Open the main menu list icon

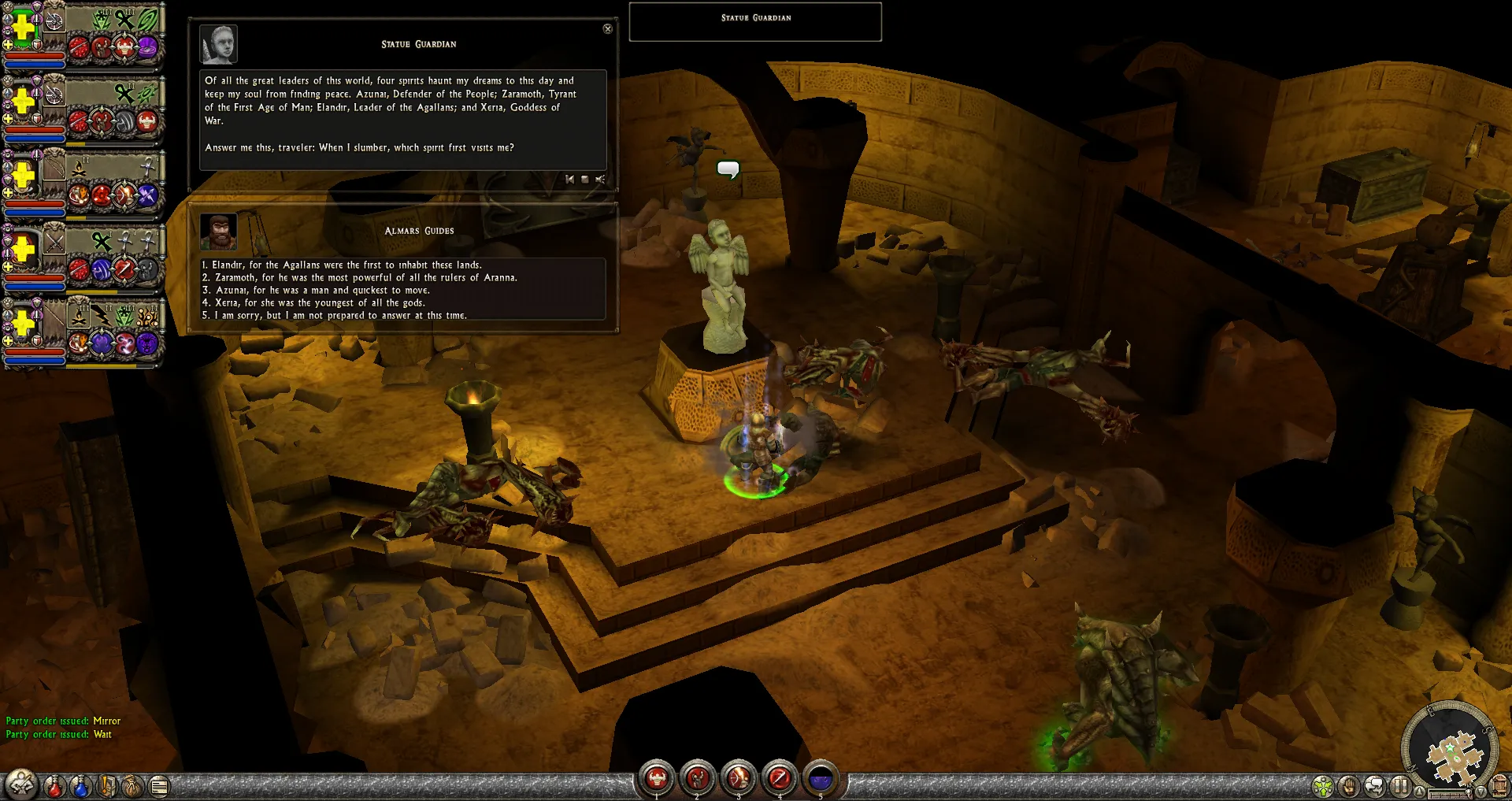point(159,786)
